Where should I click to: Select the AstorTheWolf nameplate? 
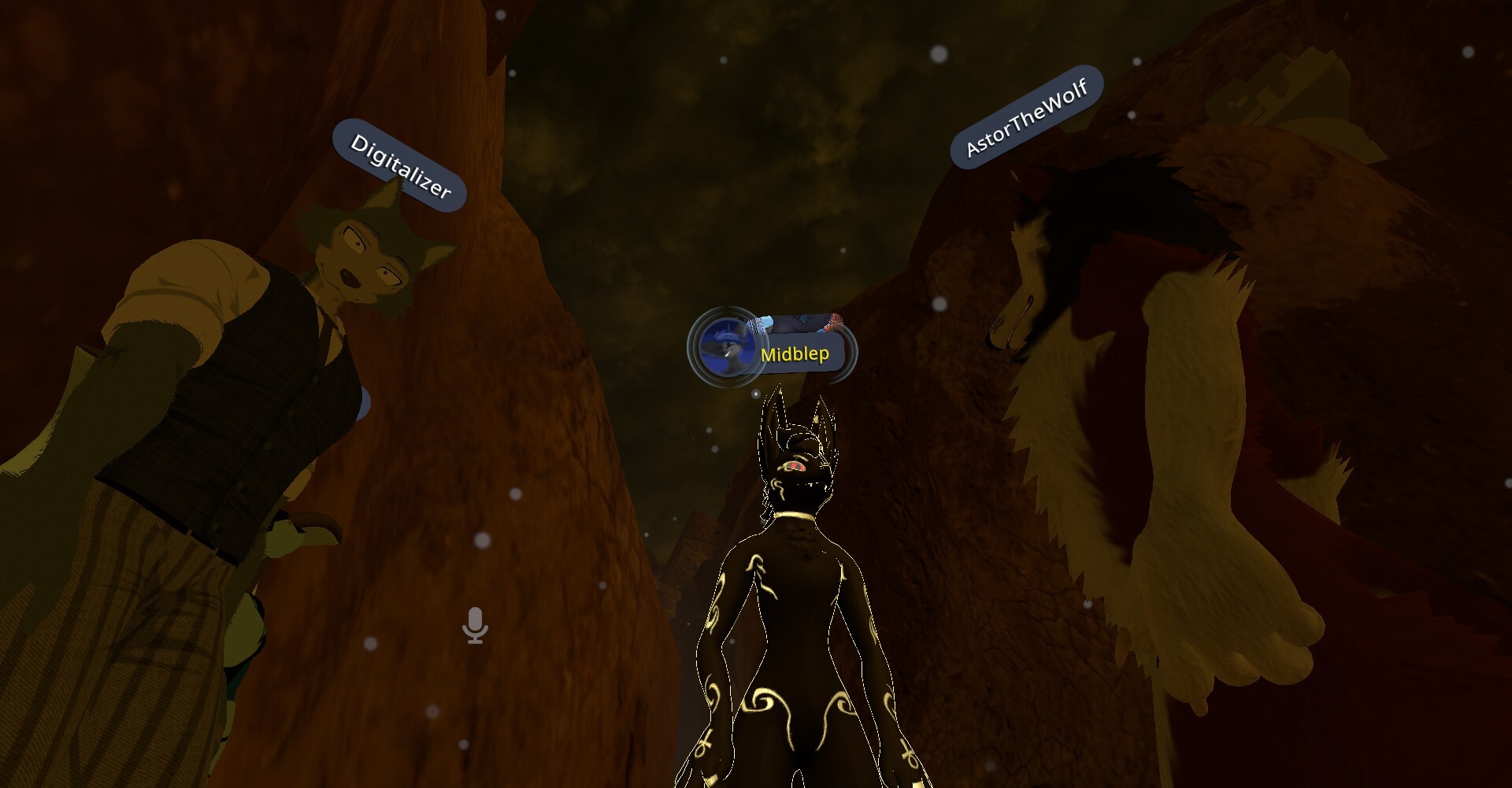point(1026,117)
